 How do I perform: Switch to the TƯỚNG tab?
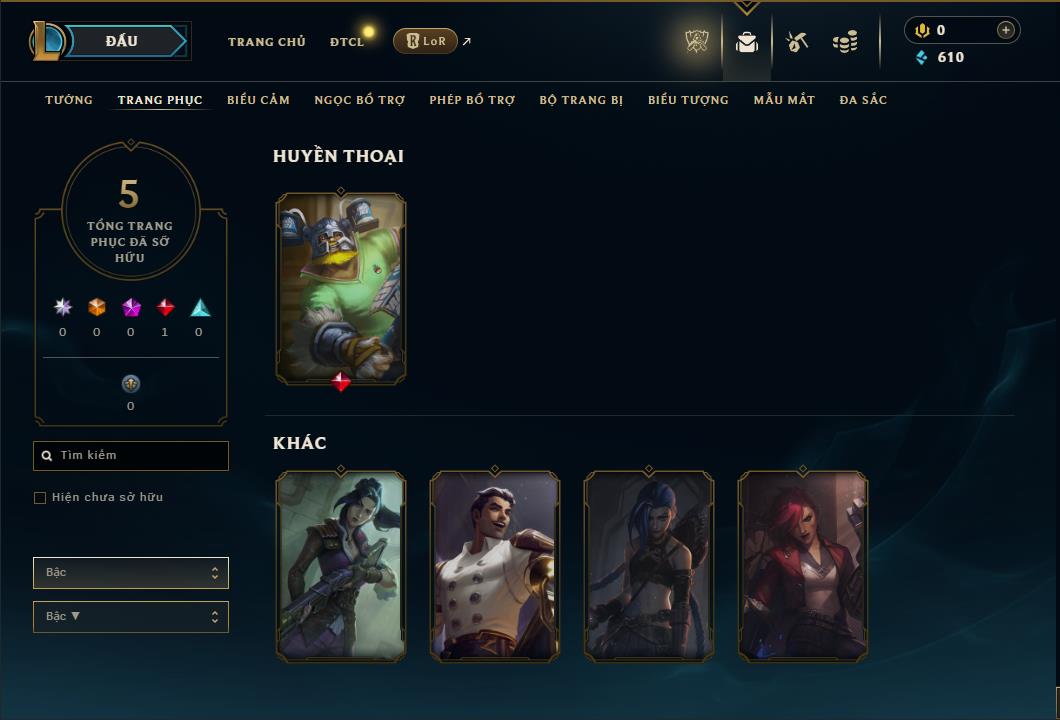69,100
